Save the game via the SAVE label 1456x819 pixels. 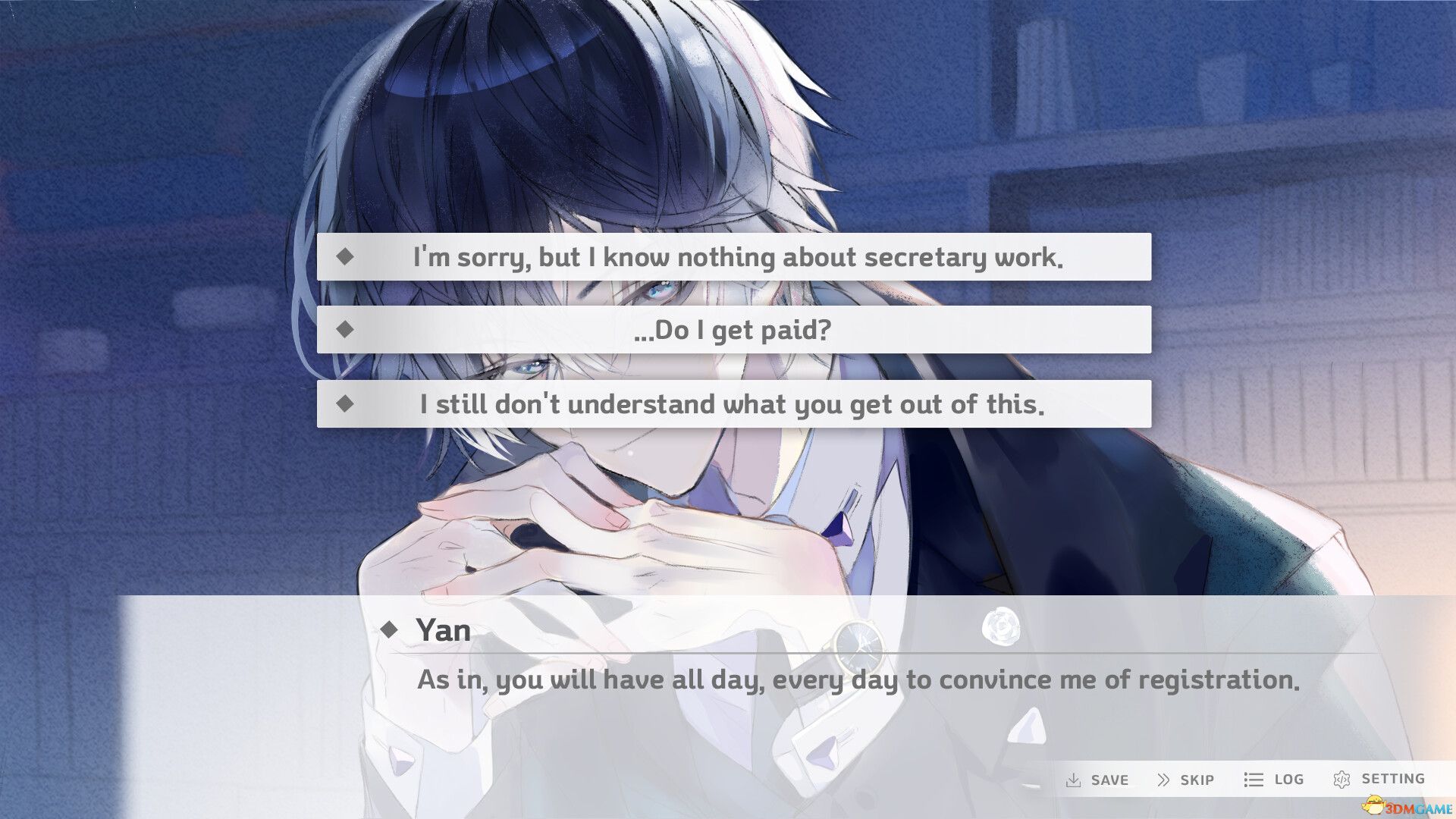pos(1109,779)
